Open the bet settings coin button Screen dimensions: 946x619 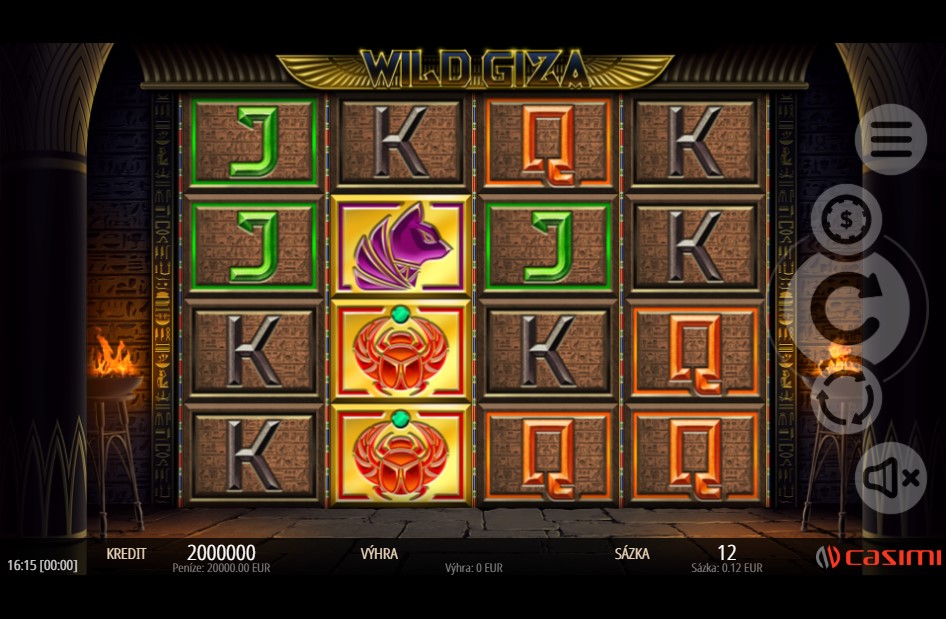click(845, 220)
